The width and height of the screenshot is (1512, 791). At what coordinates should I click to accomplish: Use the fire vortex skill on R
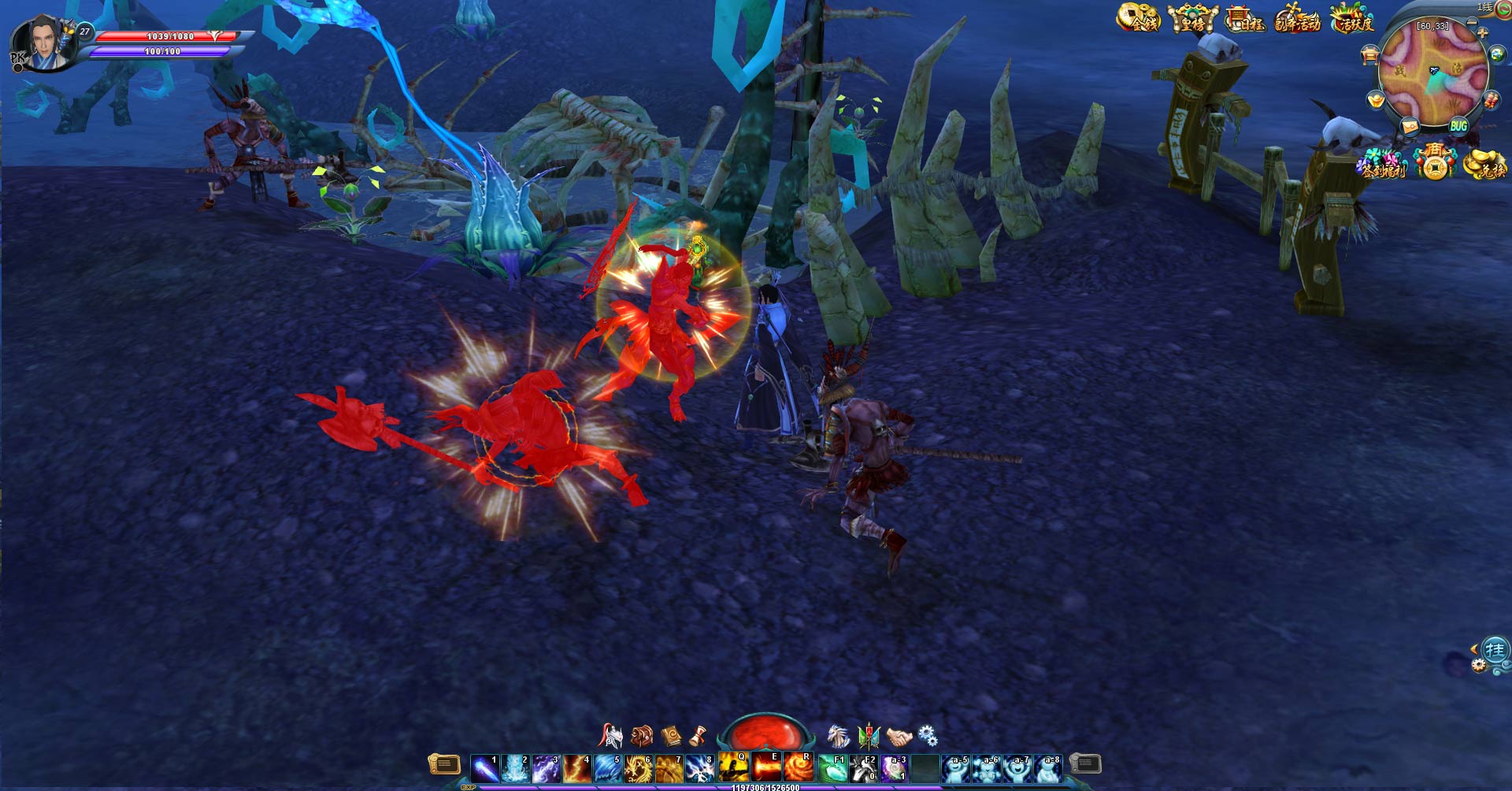click(x=798, y=767)
